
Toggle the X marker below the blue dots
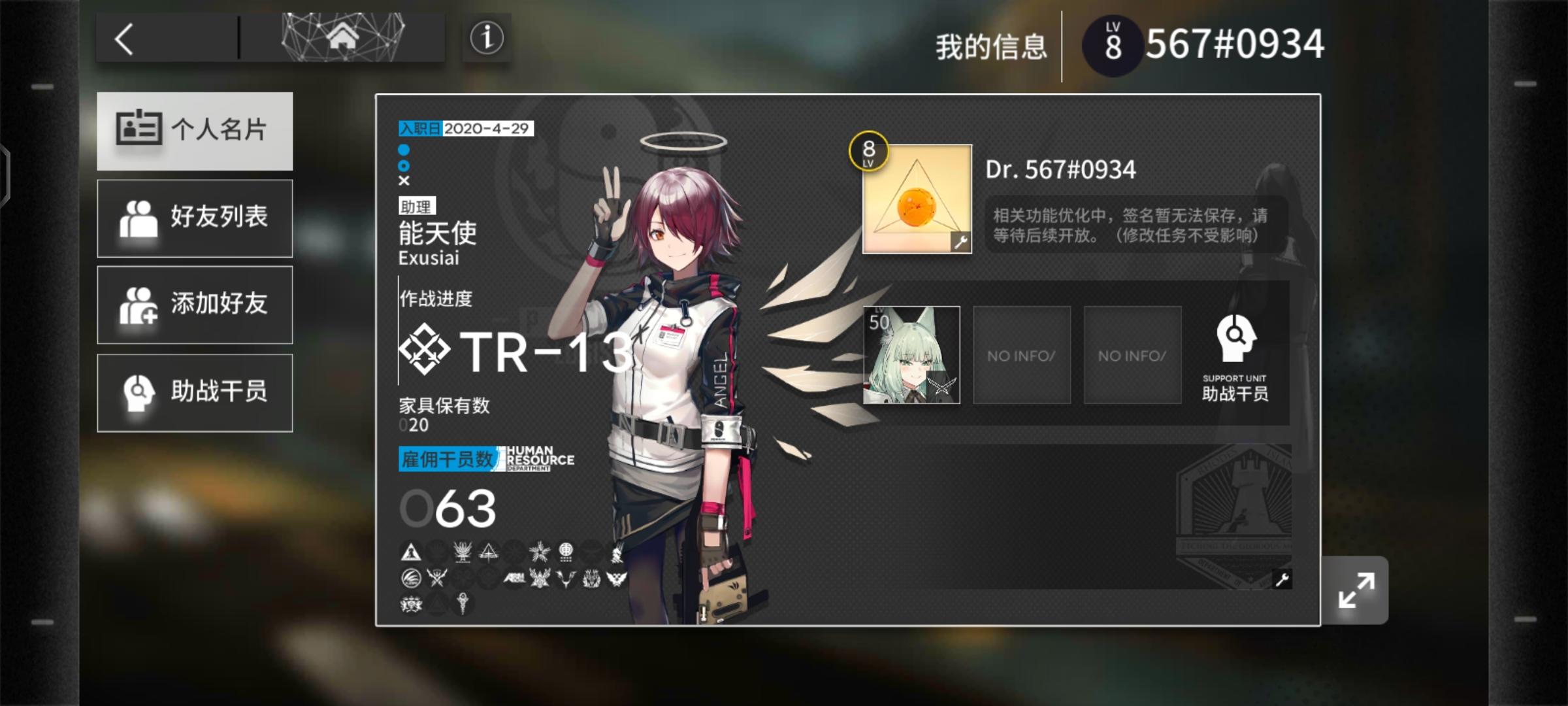tap(404, 181)
